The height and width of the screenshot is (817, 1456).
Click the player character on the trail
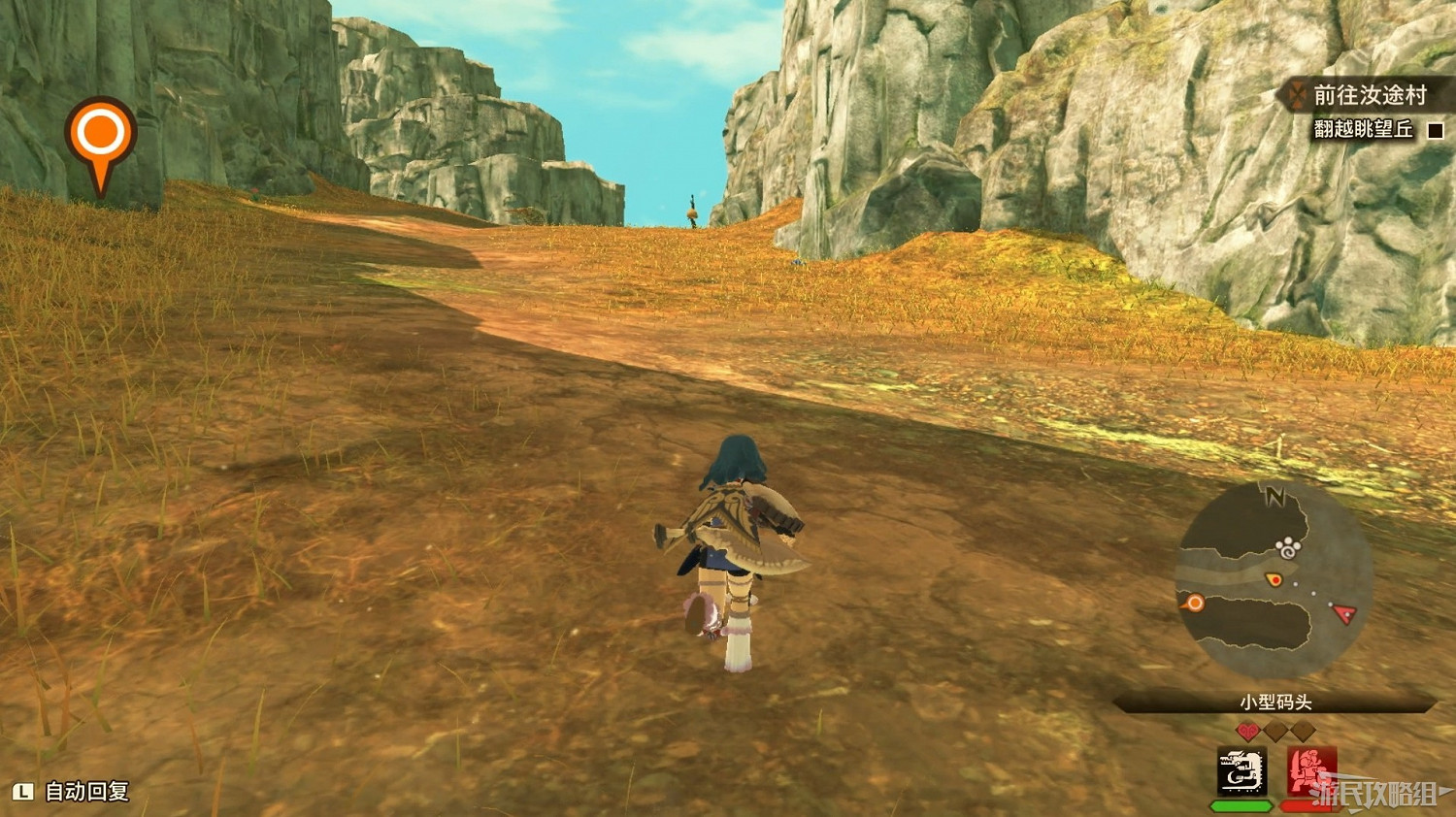[731, 543]
